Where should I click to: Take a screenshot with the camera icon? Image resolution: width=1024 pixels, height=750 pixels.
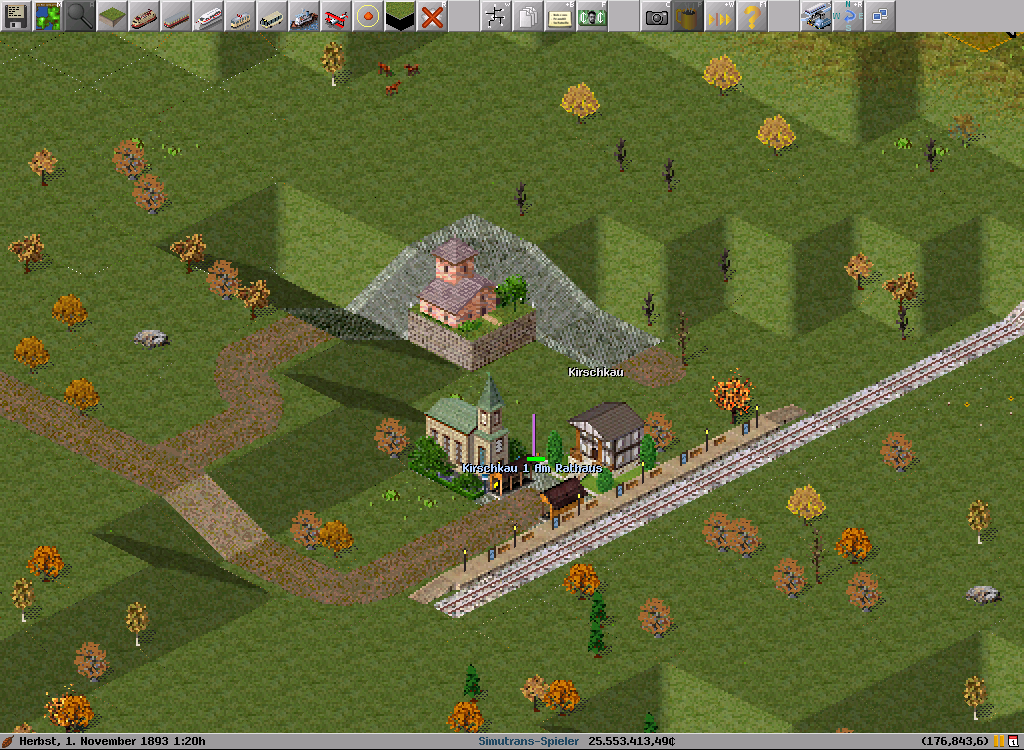pos(656,16)
